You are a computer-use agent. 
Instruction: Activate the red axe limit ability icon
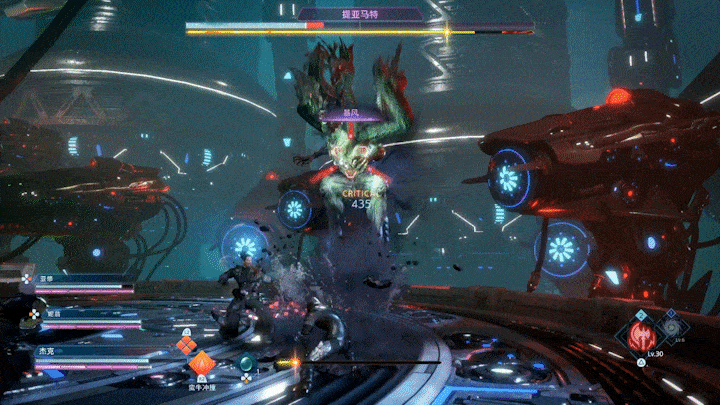pos(642,335)
